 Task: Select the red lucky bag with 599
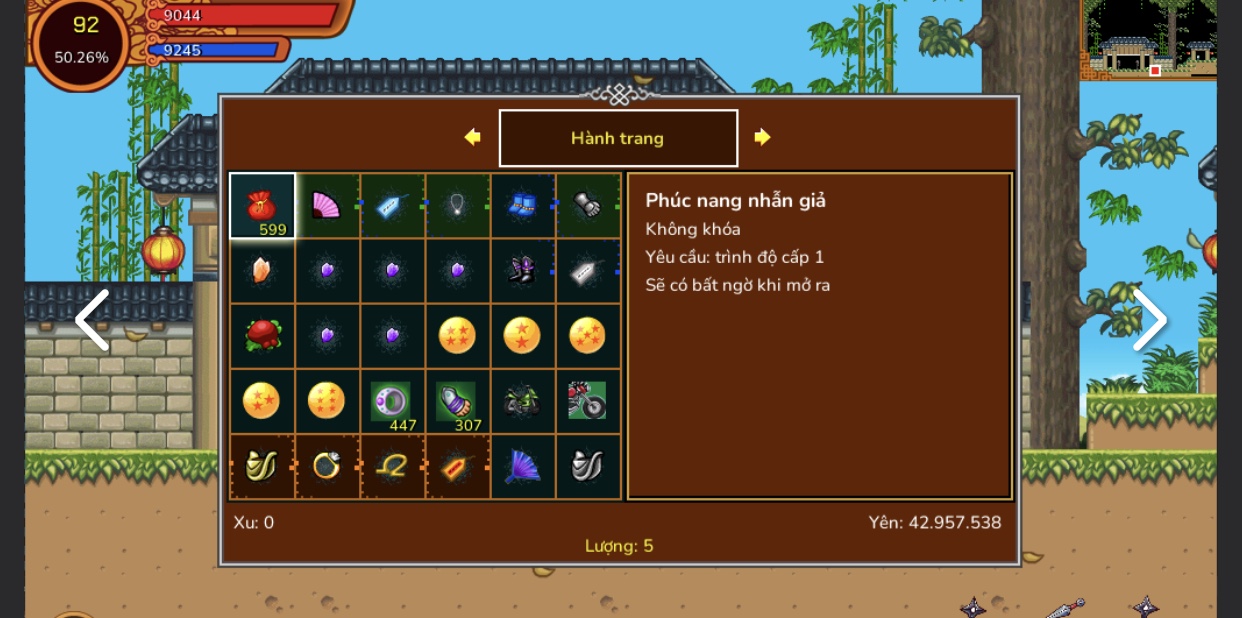click(x=262, y=206)
